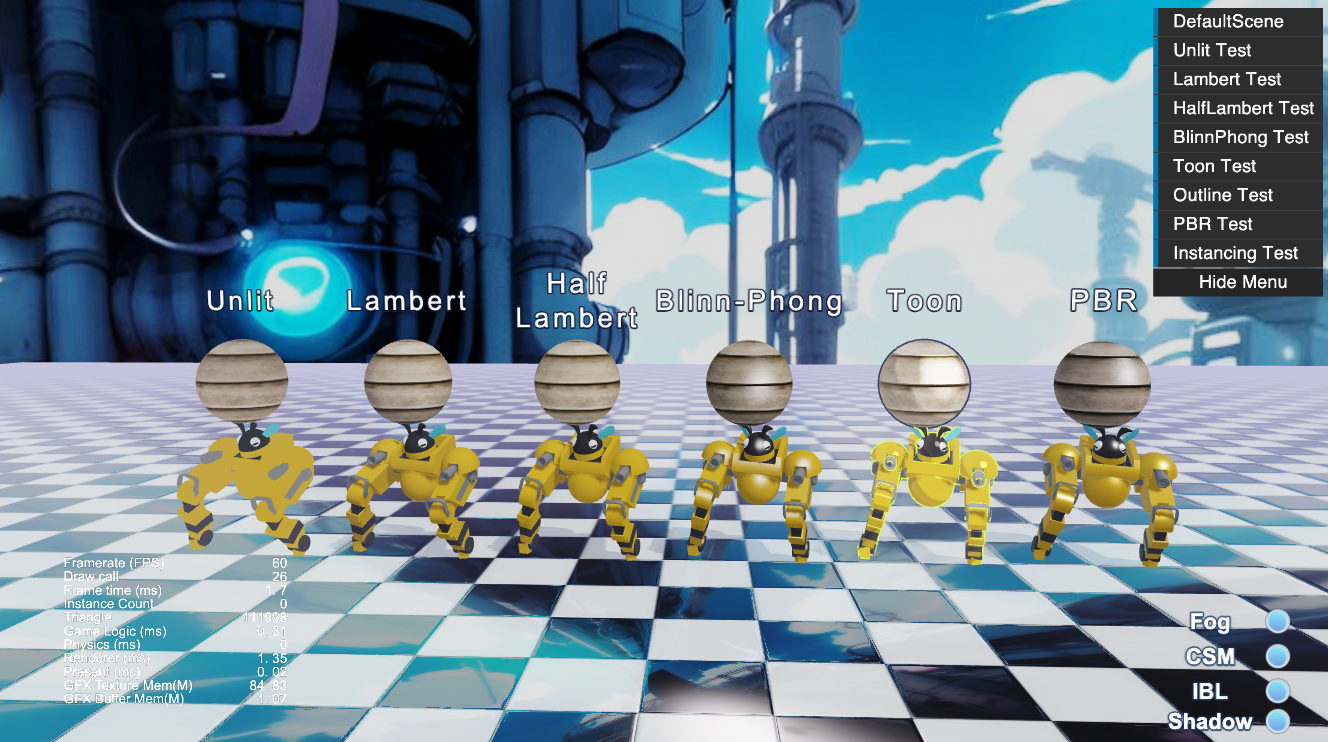Toggle the Shadow rendering button
The height and width of the screenshot is (742, 1328).
1277,721
